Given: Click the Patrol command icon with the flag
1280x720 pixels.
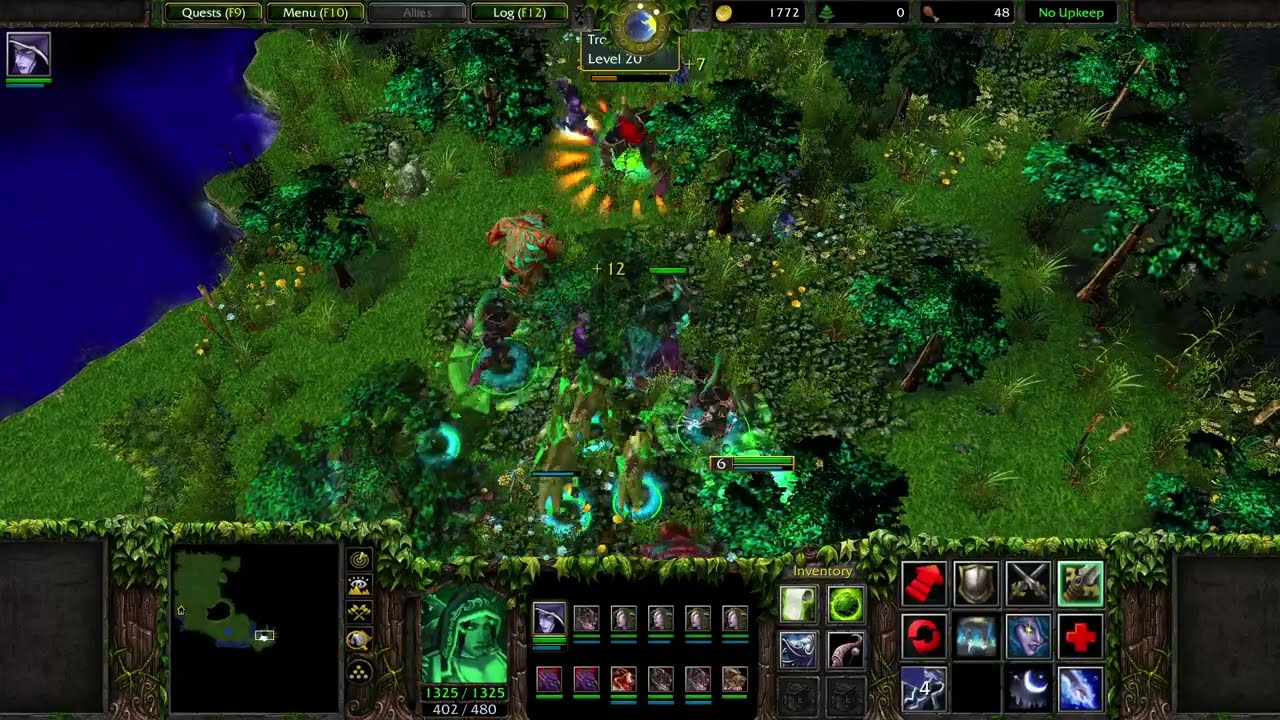Looking at the screenshot, I should [x=1080, y=584].
